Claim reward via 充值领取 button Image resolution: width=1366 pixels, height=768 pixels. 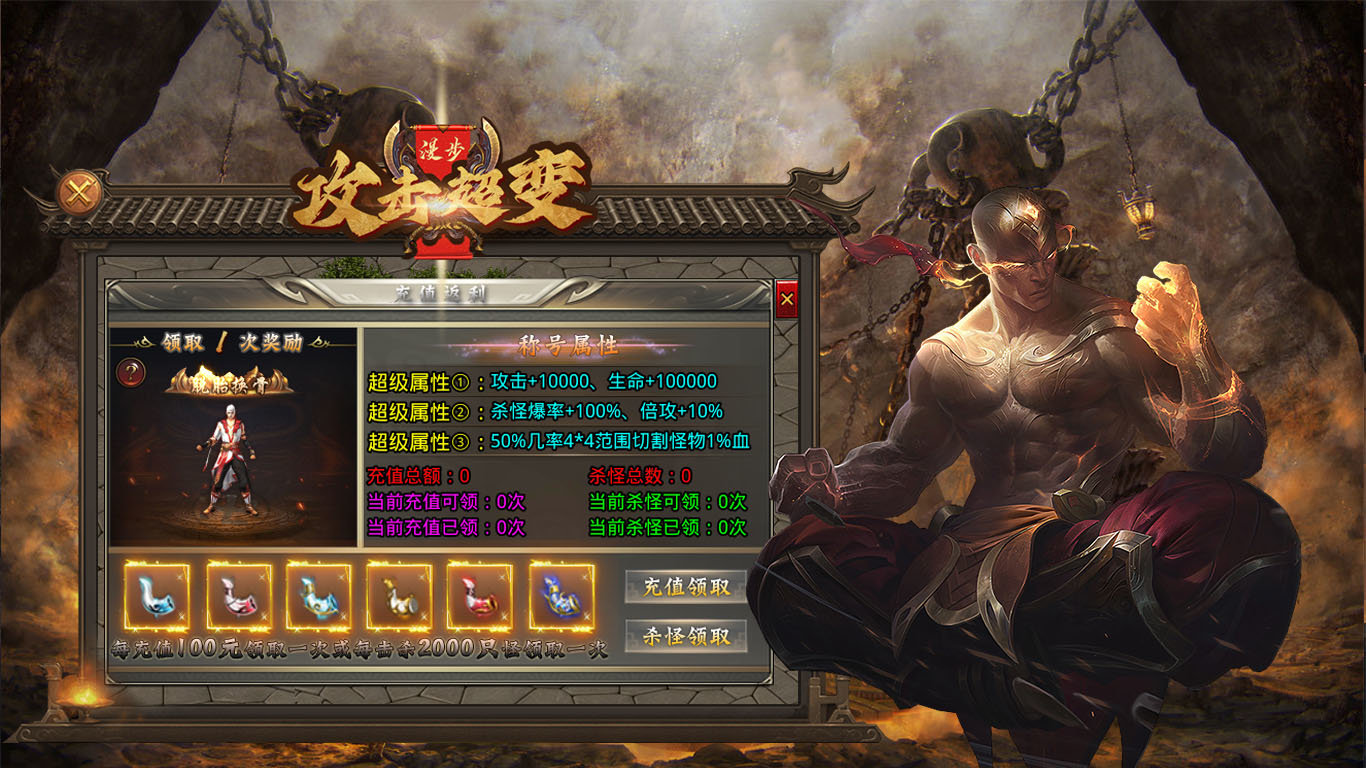point(686,587)
